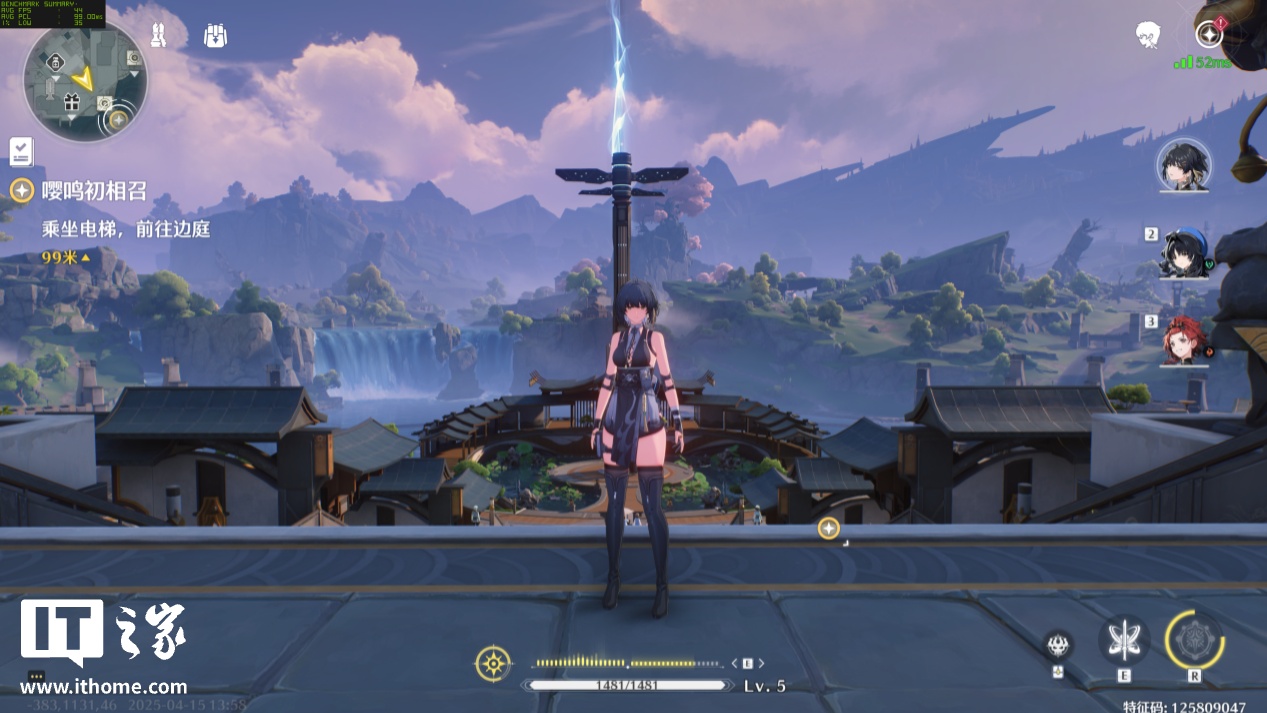This screenshot has width=1267, height=713.
Task: Switch to the red-haired character in slot 3
Action: pyautogui.click(x=1184, y=341)
